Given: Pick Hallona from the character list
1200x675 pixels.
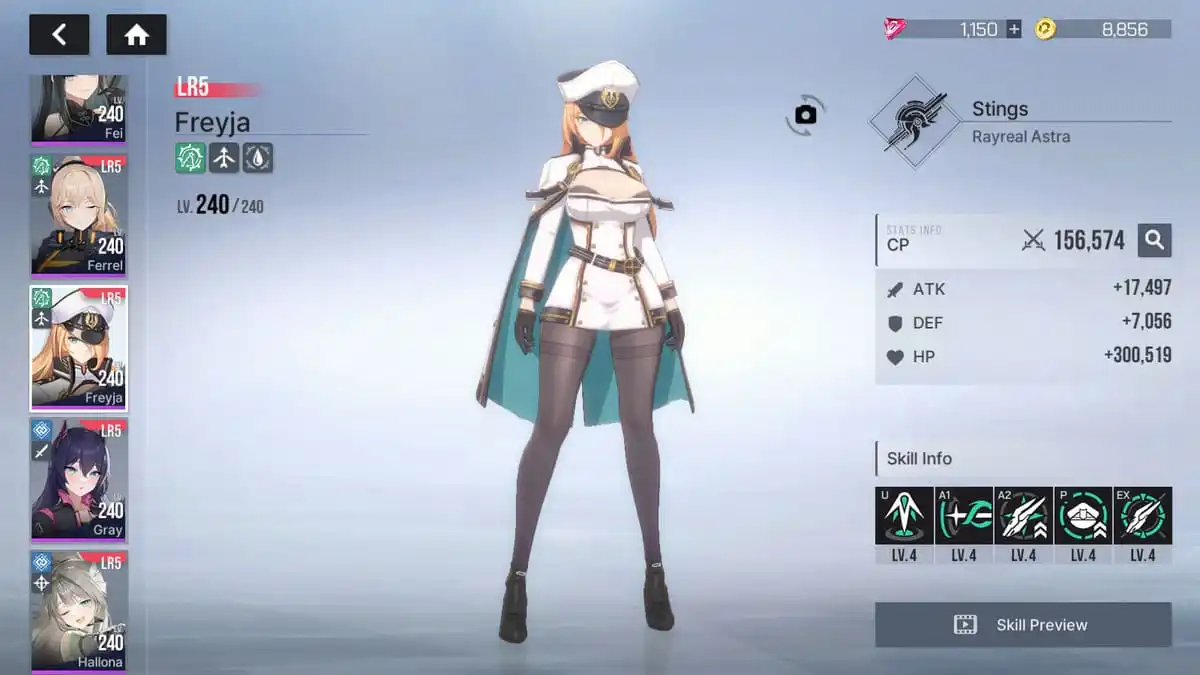Looking at the screenshot, I should (79, 610).
